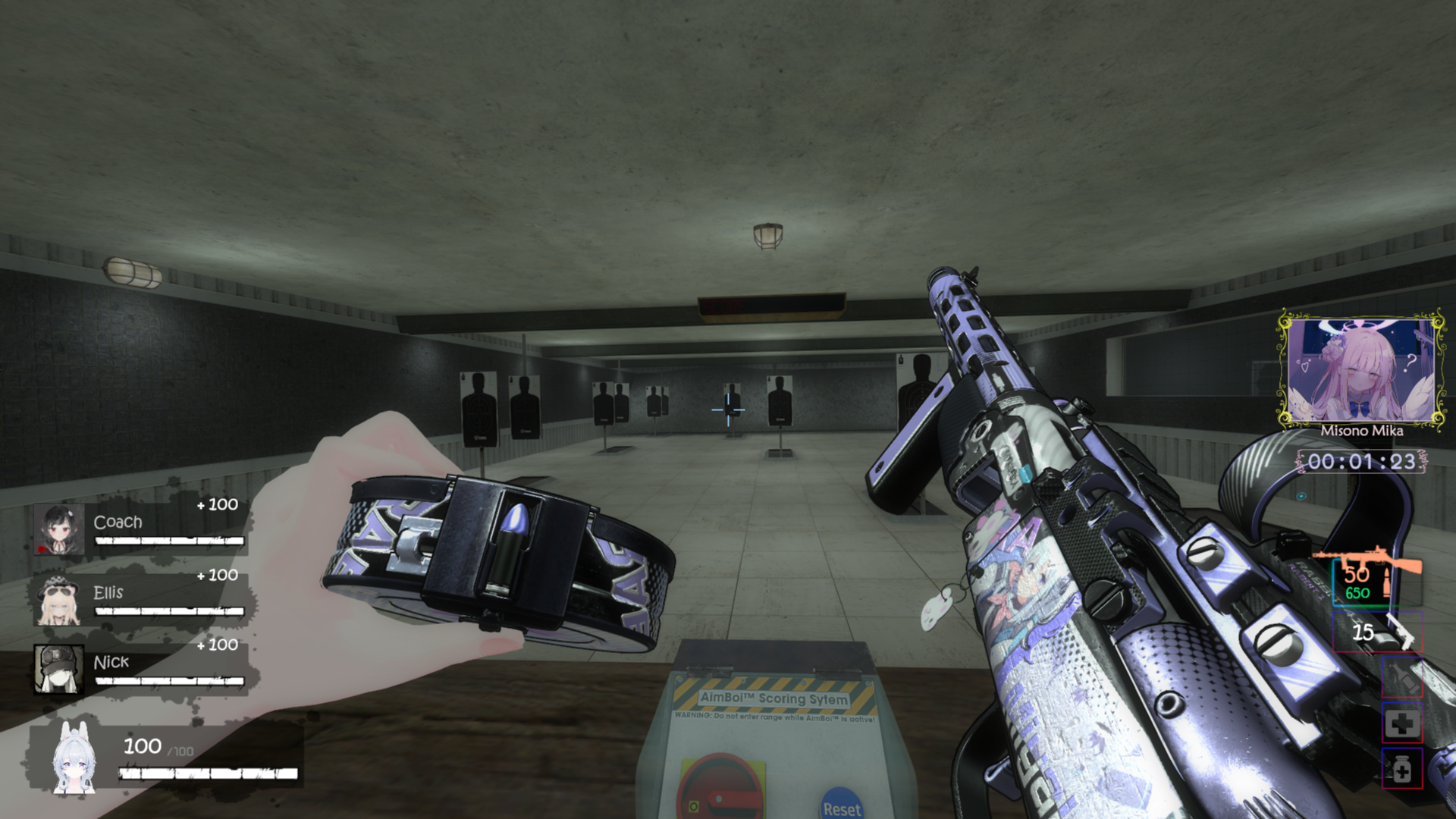Select the submachine gun primary weapon slot
Image resolution: width=1456 pixels, height=819 pixels.
coord(1367,578)
